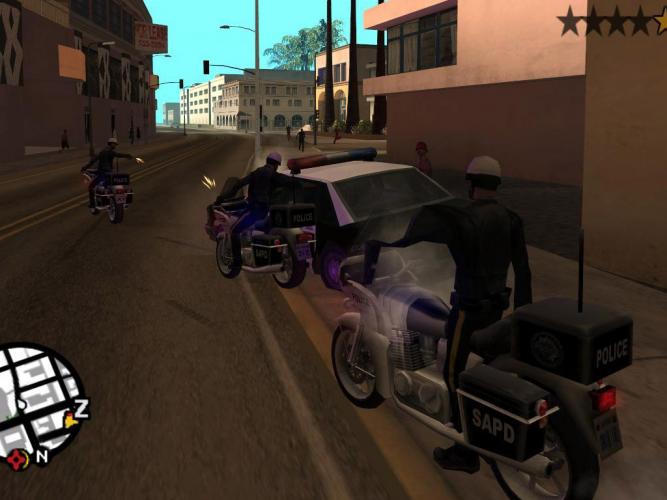Select the Z mission marker on radar
The height and width of the screenshot is (500, 667).
click(x=81, y=406)
